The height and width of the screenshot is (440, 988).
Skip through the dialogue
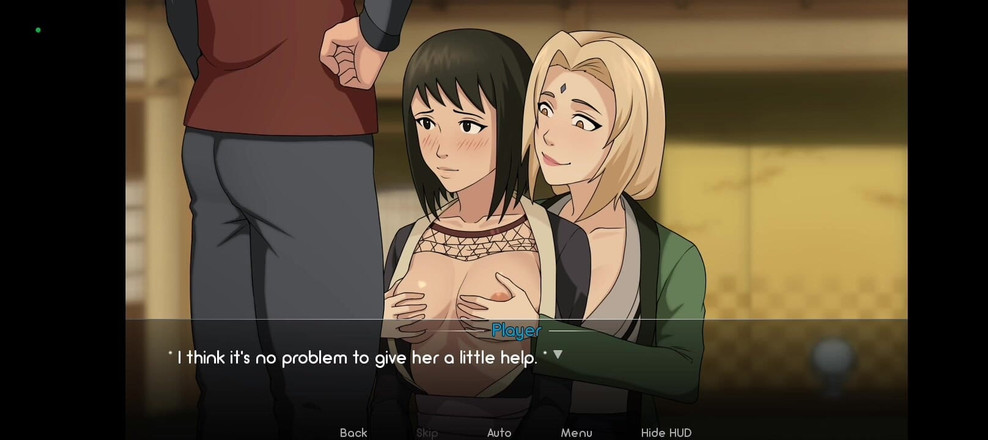pos(427,432)
